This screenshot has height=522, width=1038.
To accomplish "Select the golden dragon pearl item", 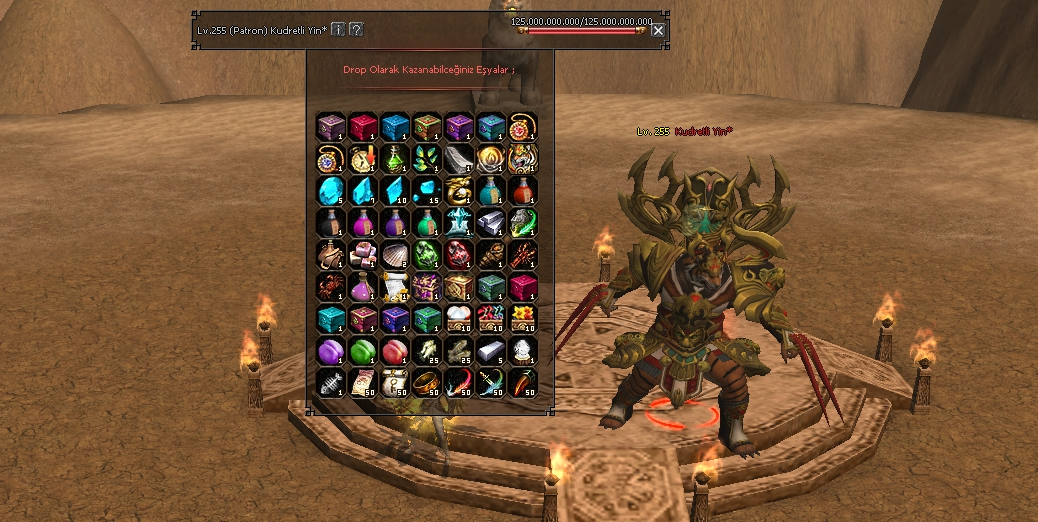I will [459, 191].
